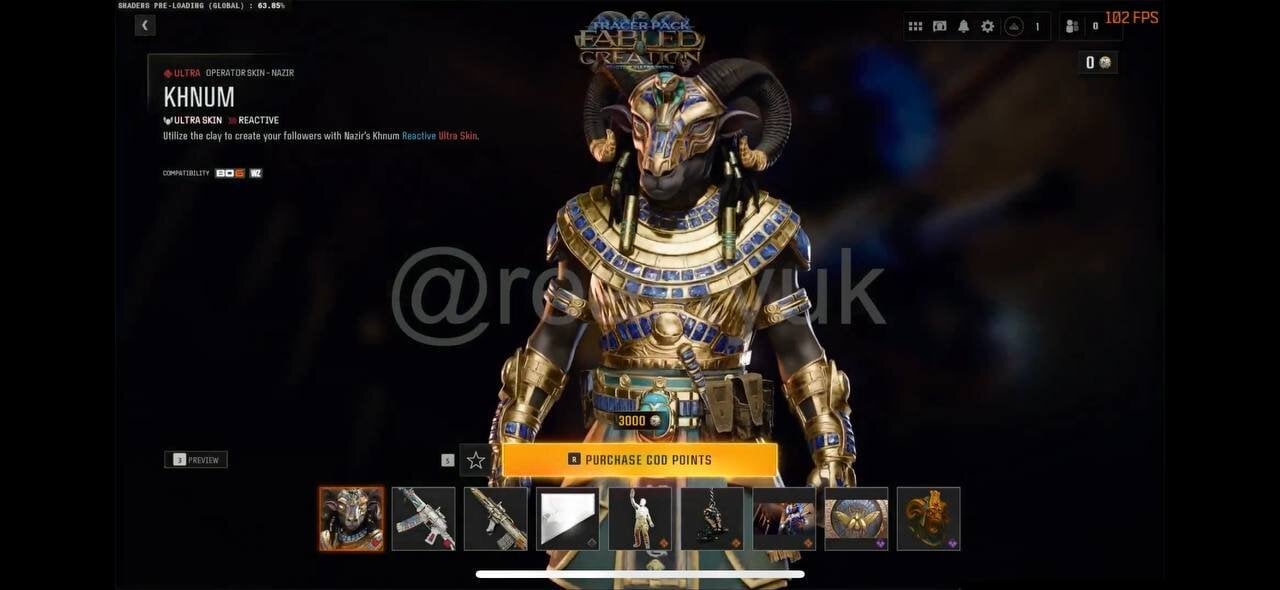1280x590 pixels.
Task: Favorite the bundle with the star button
Action: [476, 460]
